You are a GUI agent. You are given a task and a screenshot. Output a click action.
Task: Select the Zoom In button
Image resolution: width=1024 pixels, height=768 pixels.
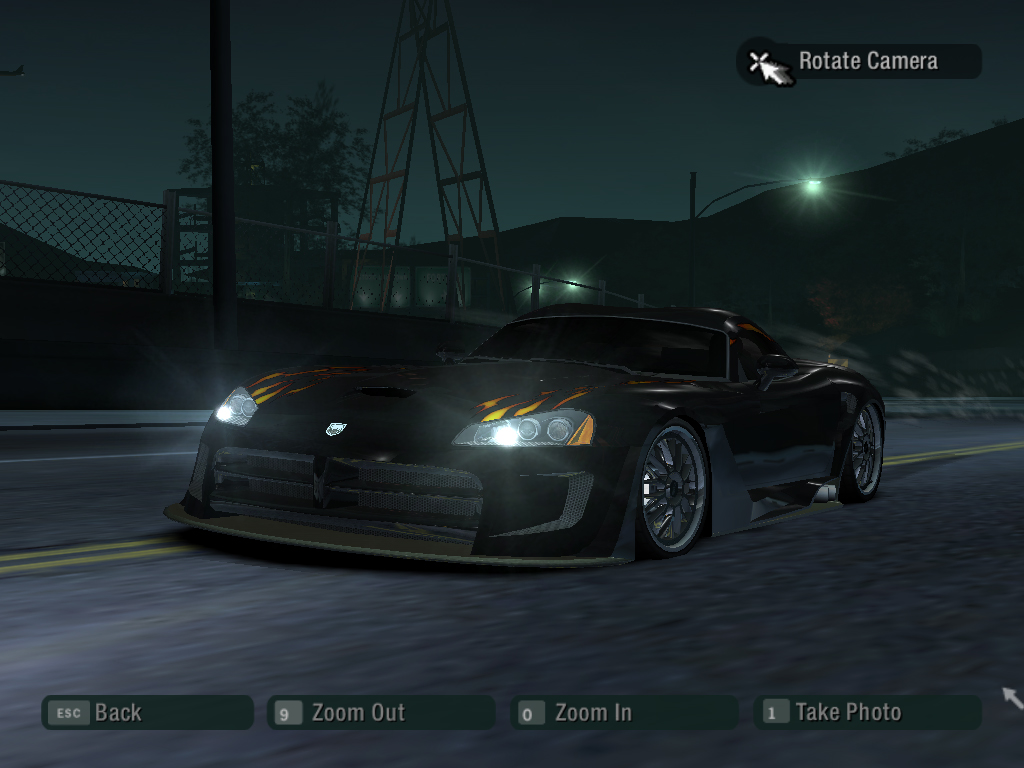622,713
